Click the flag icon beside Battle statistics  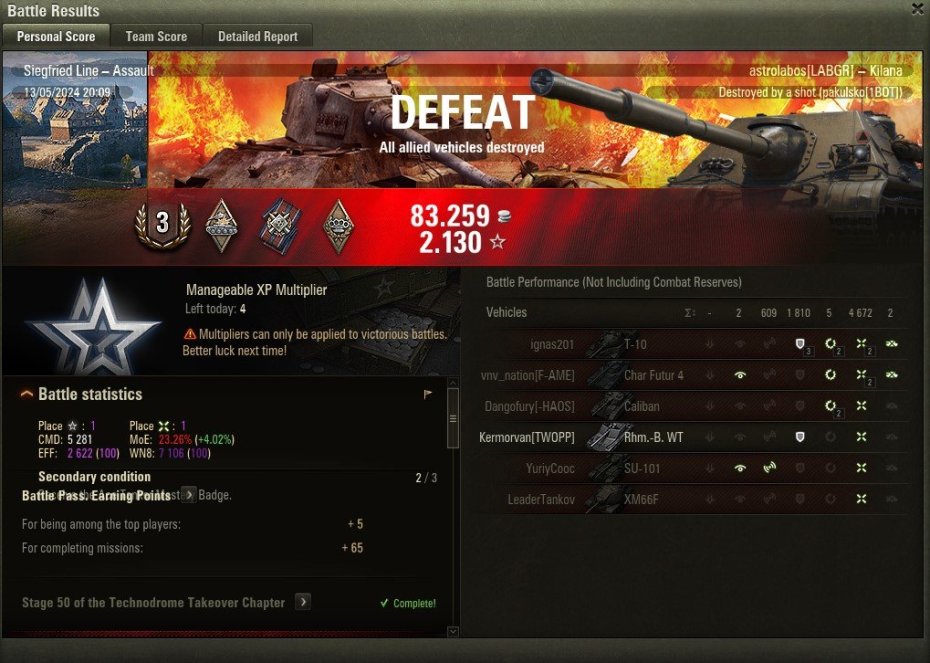[428, 394]
